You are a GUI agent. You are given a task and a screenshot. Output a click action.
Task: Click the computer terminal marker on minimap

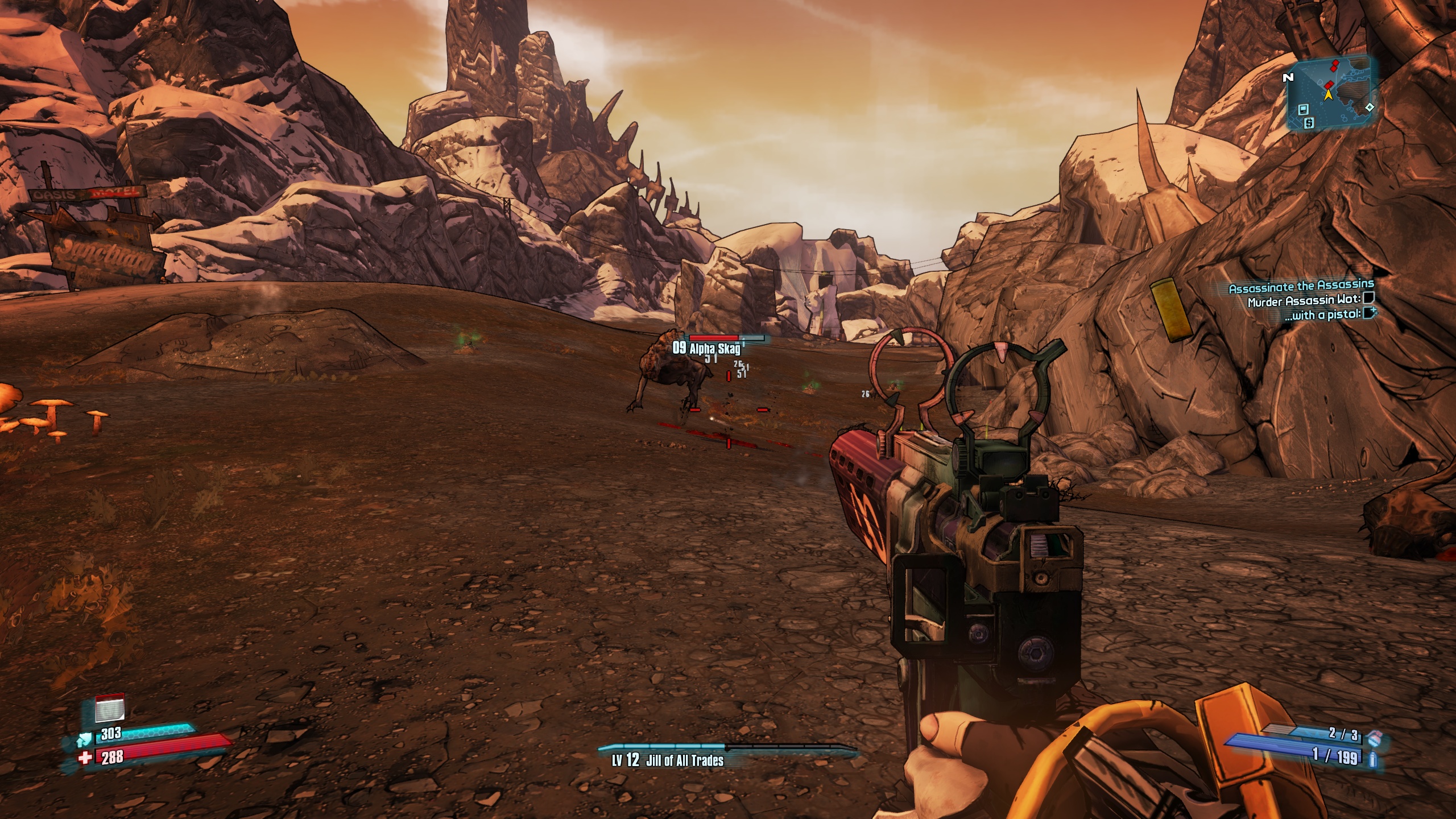click(1304, 109)
